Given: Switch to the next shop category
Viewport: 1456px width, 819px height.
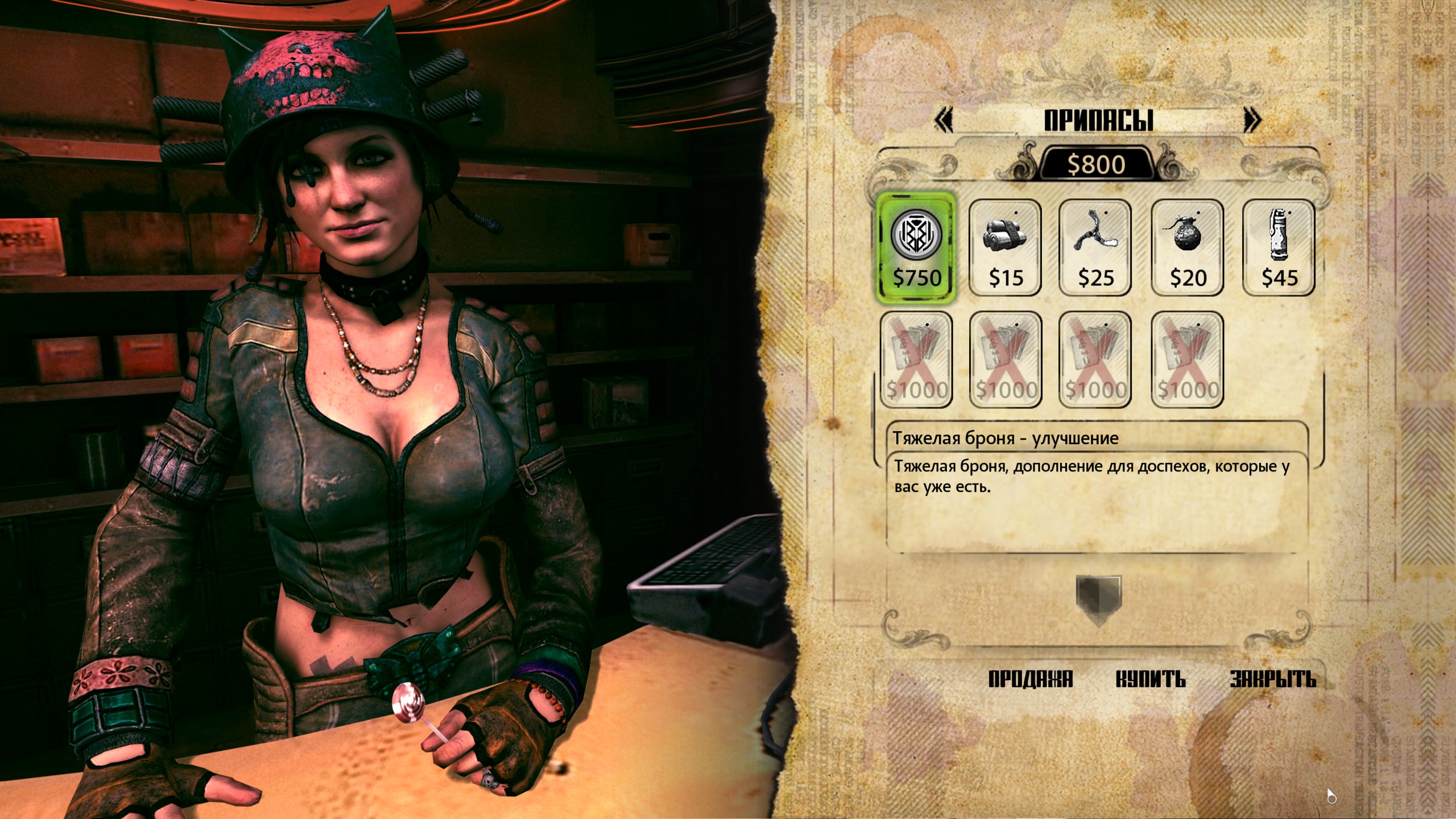Looking at the screenshot, I should pyautogui.click(x=1252, y=121).
